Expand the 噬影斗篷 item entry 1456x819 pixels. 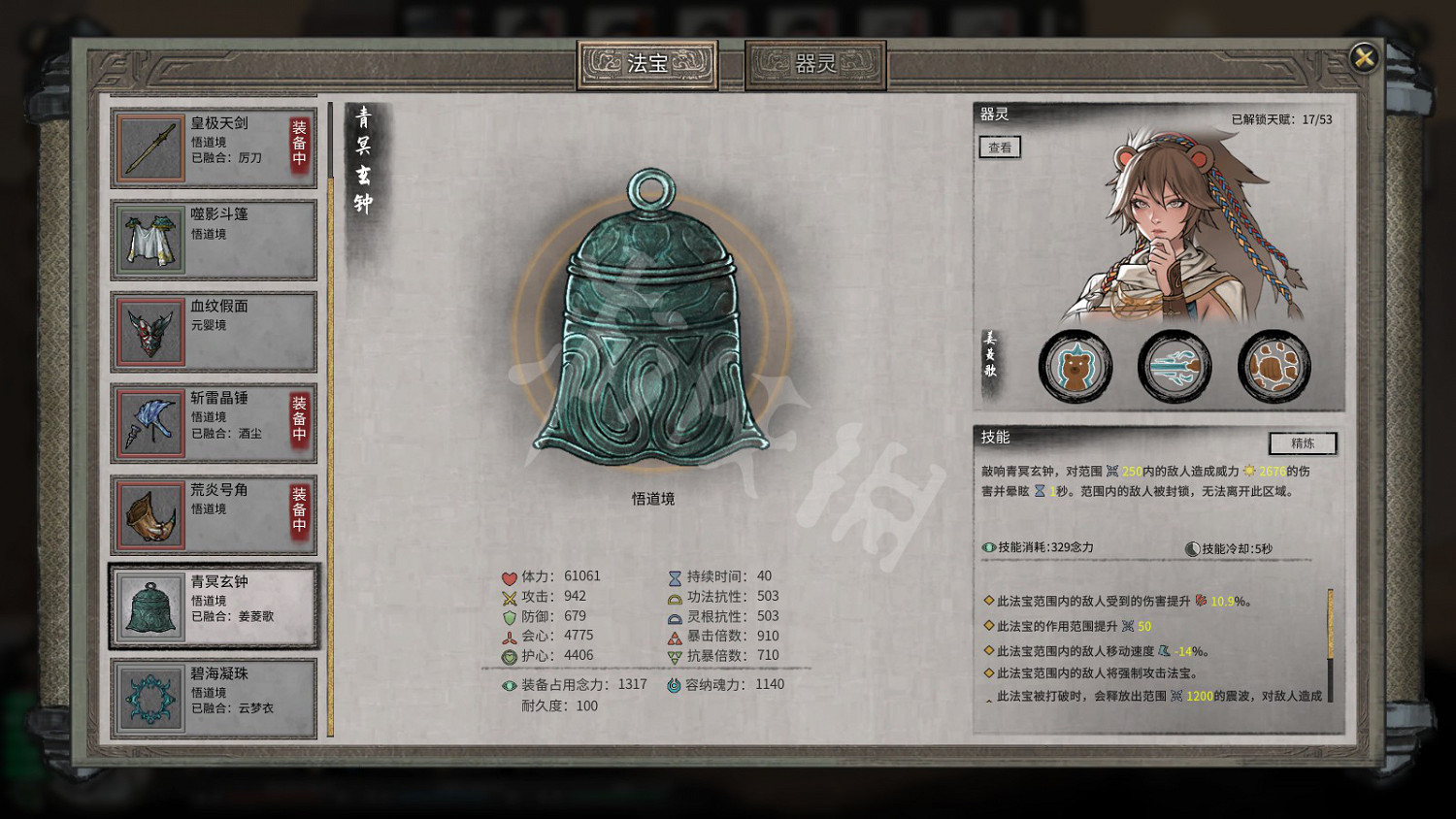213,239
